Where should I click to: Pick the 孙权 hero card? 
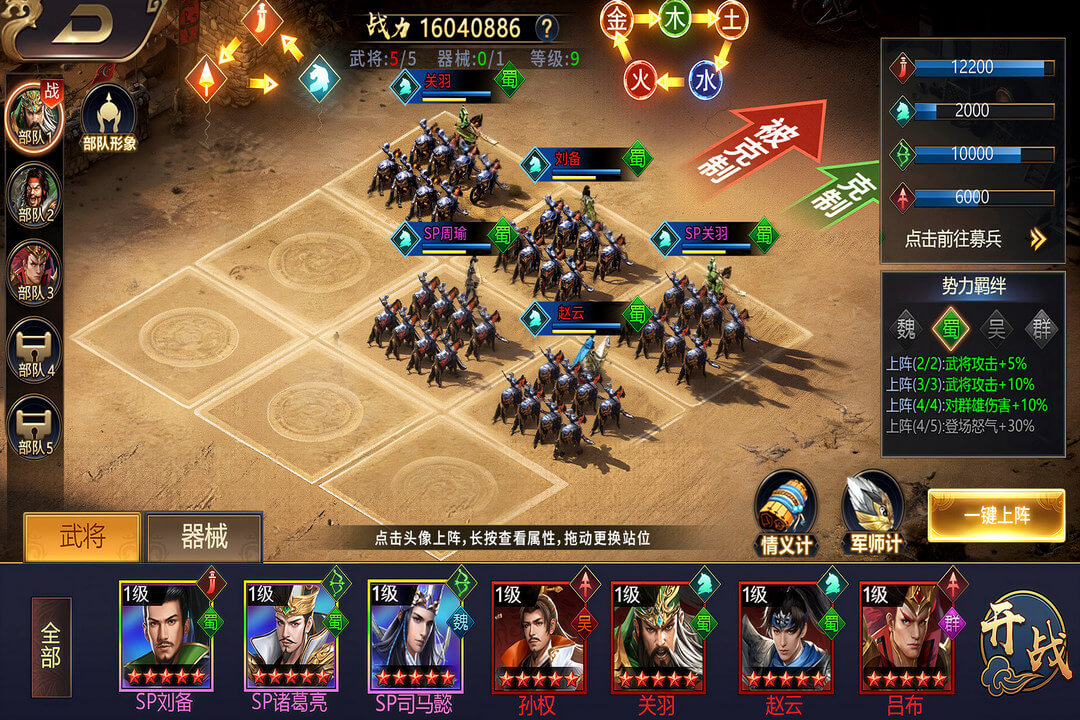coord(538,636)
